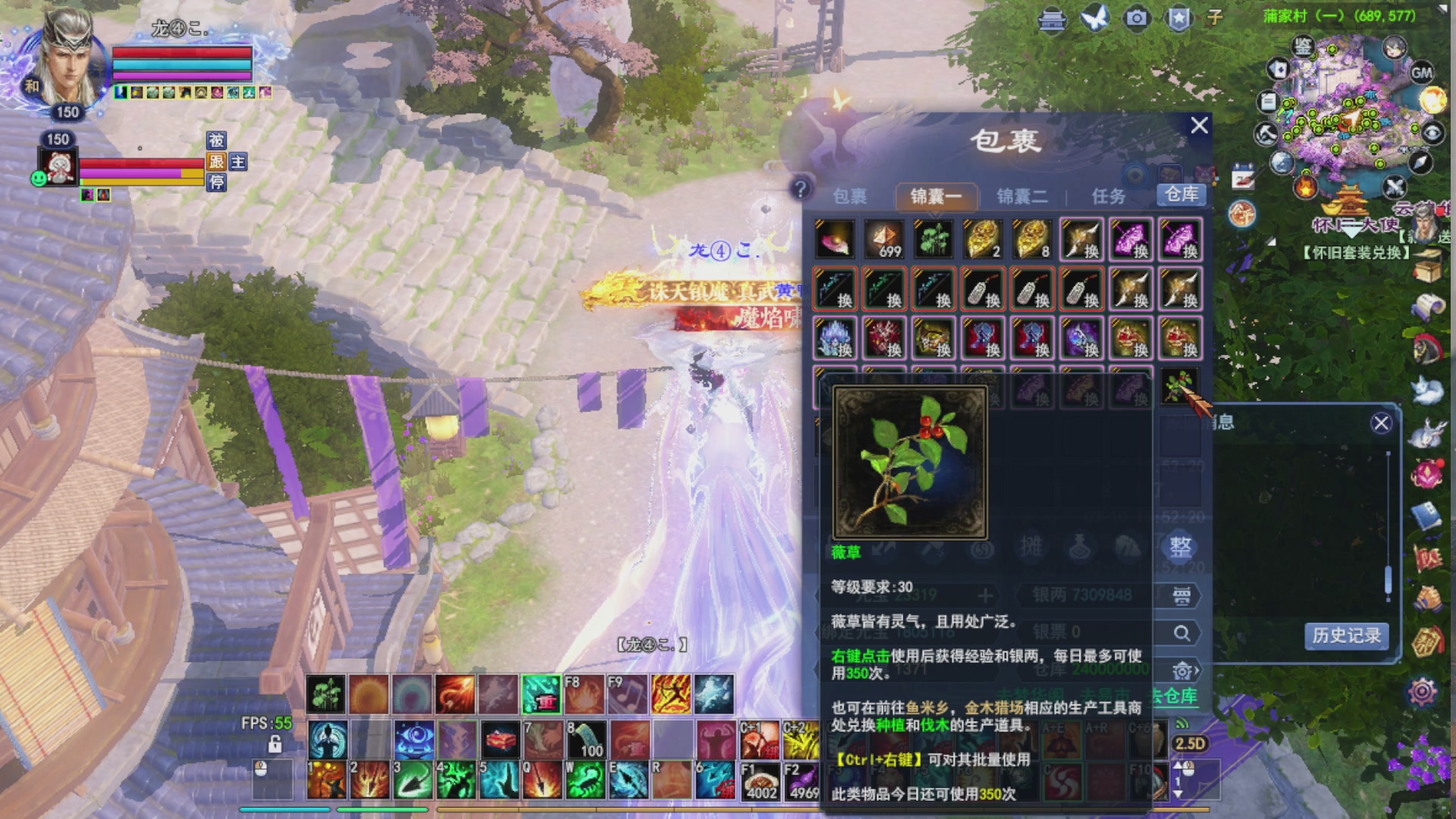1456x819 pixels.
Task: Open item search with the magnifier icon
Action: [x=1180, y=633]
